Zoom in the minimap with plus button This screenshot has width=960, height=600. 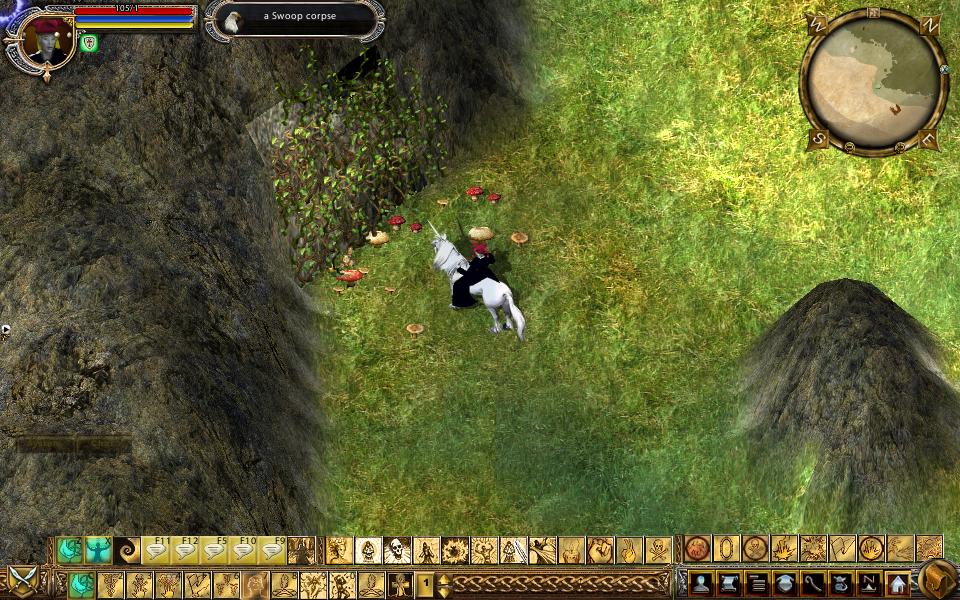[x=898, y=147]
